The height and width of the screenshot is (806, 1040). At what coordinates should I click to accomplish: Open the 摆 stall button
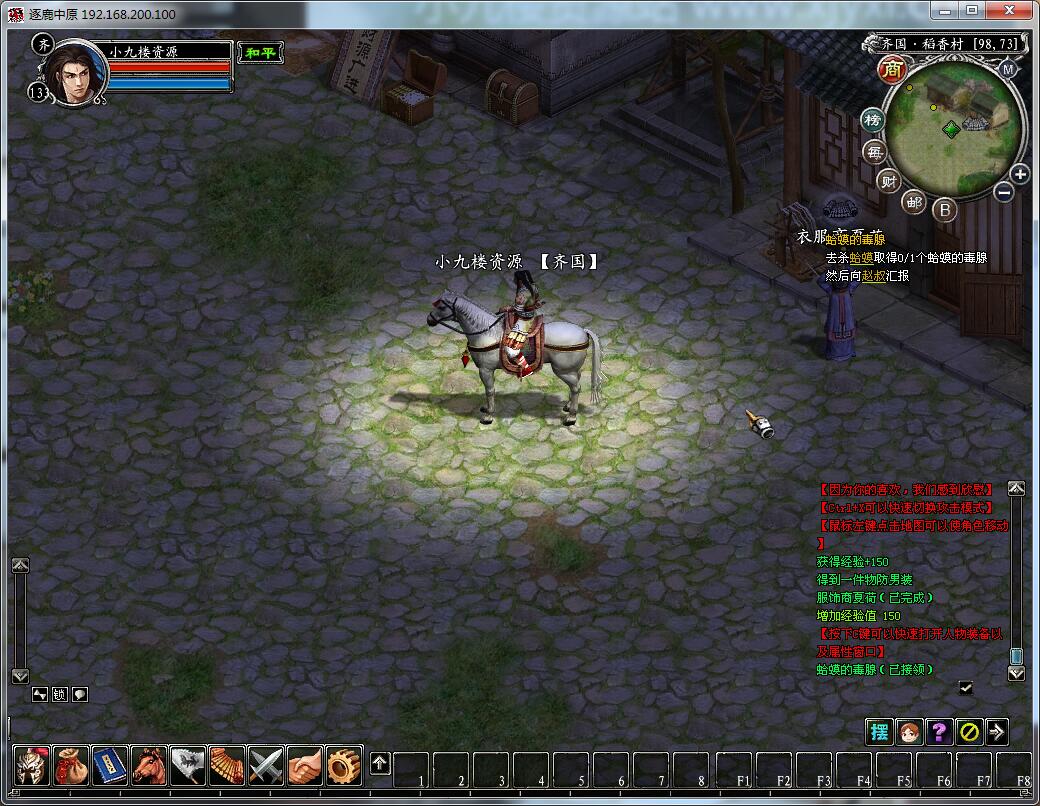coord(879,731)
